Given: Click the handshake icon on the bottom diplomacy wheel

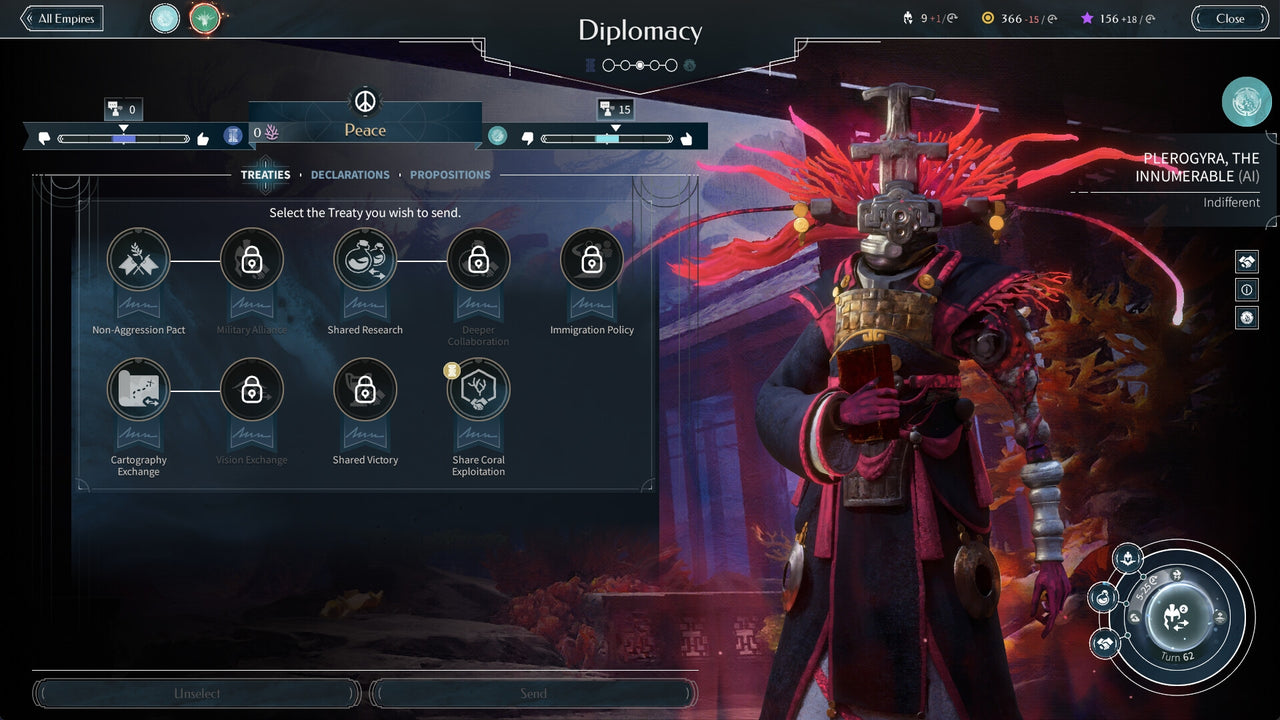Looking at the screenshot, I should (1103, 645).
